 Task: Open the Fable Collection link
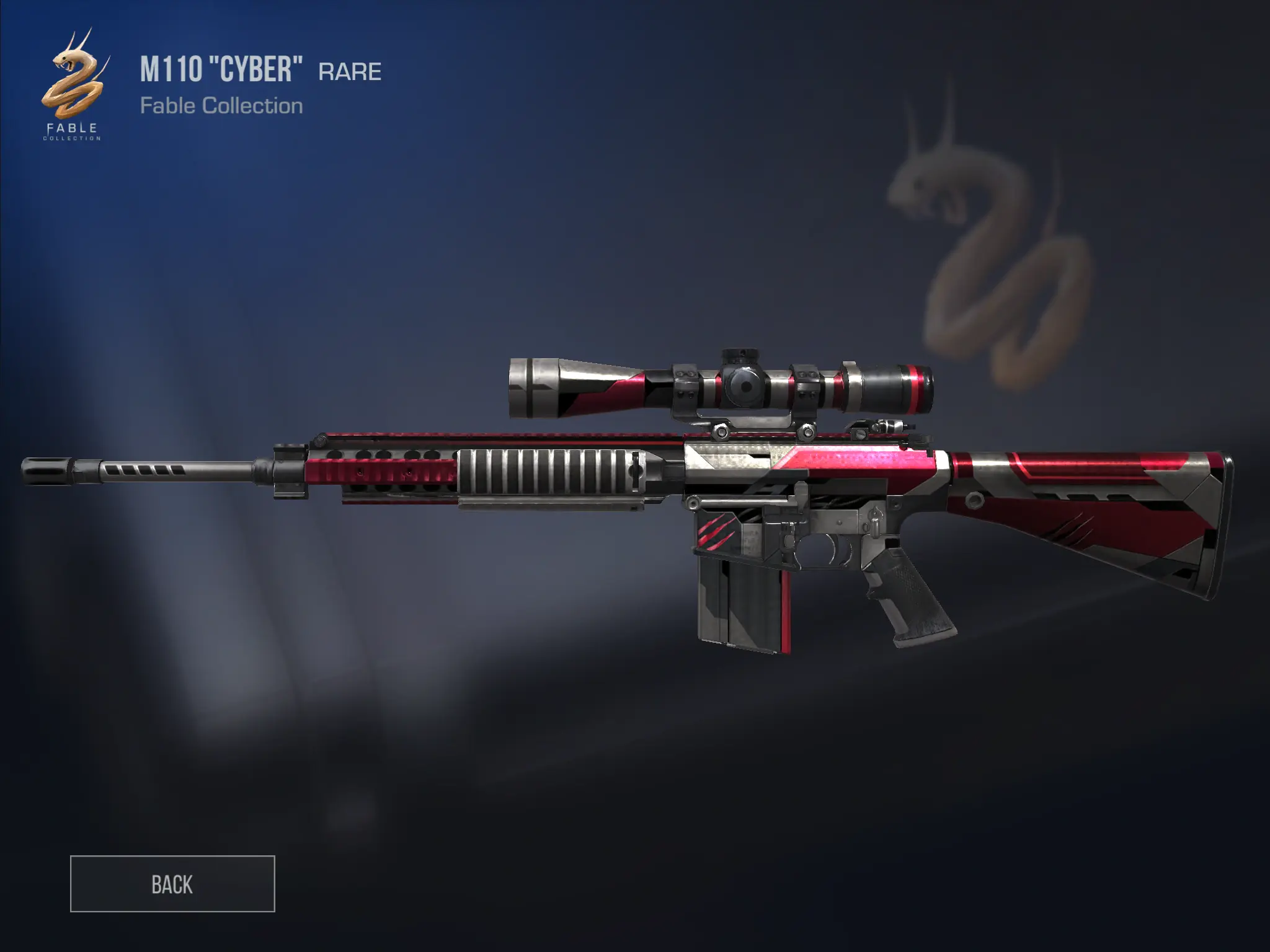(x=223, y=107)
